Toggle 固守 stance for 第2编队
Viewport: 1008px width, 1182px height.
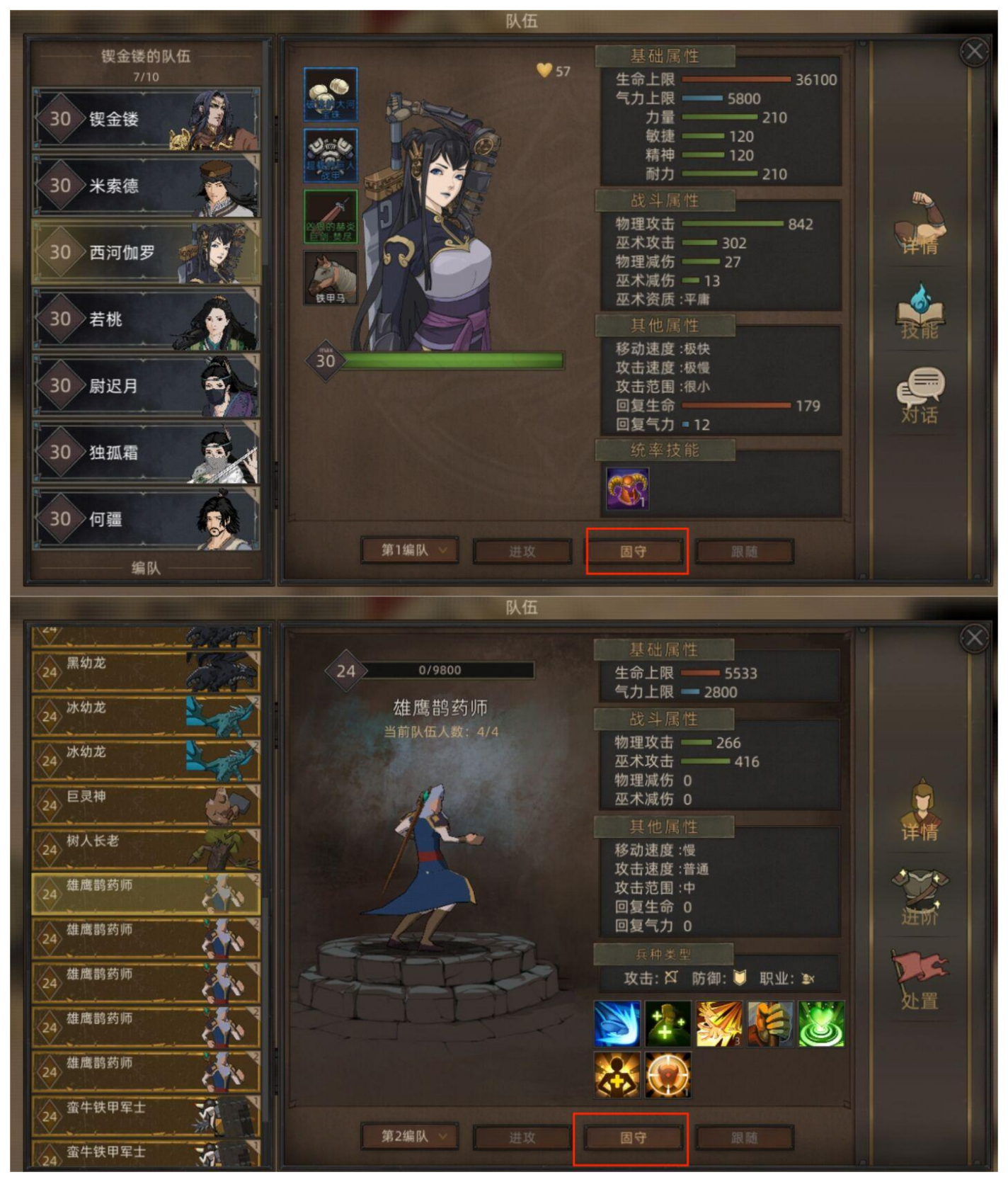click(635, 1138)
